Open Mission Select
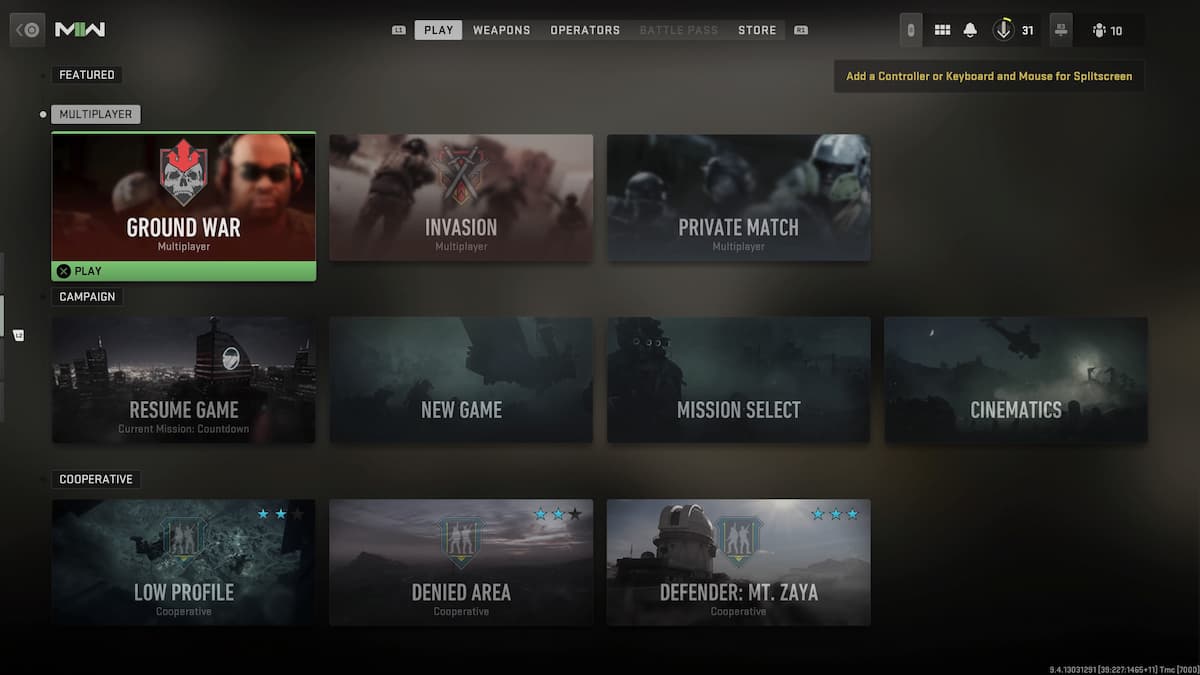This screenshot has height=675, width=1200. point(738,380)
